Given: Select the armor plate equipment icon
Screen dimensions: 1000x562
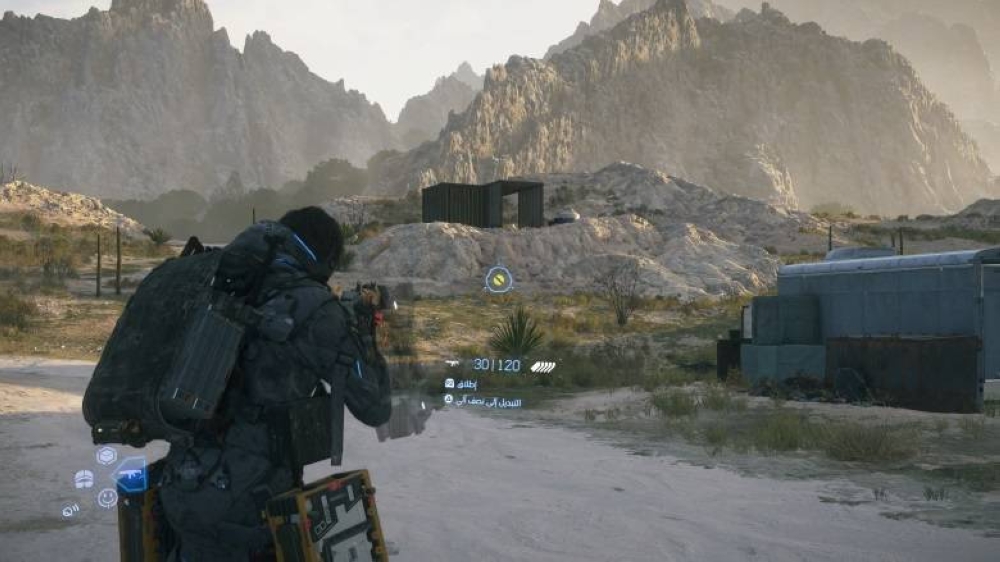Looking at the screenshot, I should [x=84, y=479].
